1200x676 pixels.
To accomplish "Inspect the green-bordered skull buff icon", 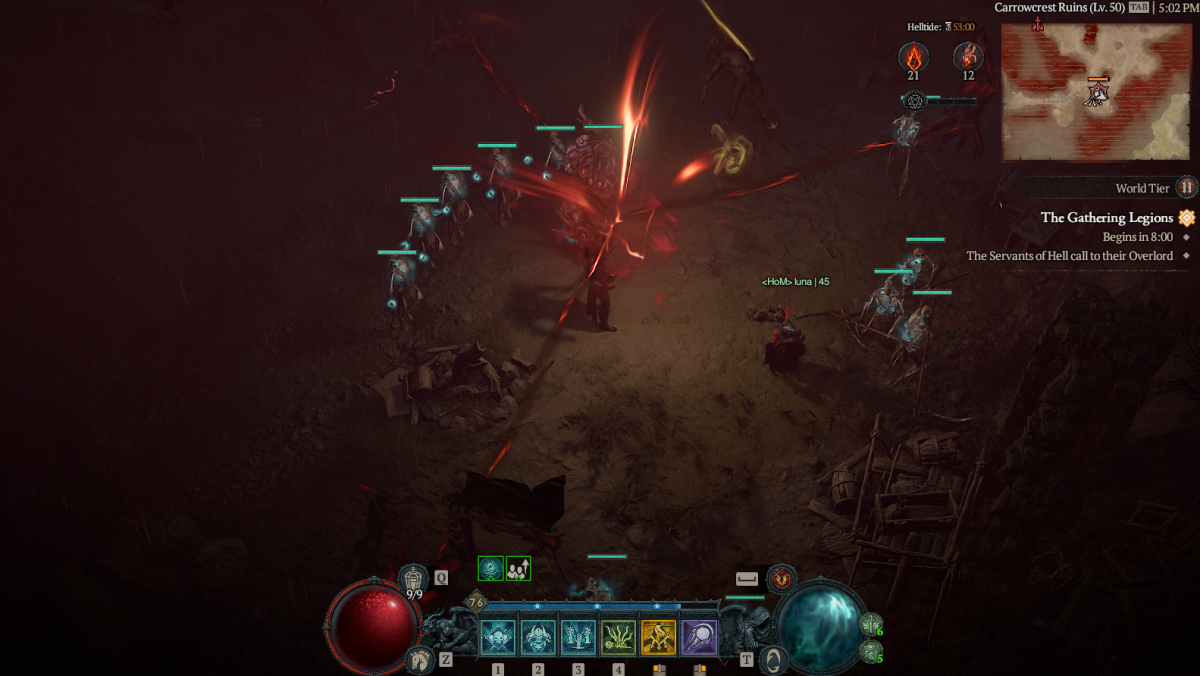I will click(x=490, y=569).
